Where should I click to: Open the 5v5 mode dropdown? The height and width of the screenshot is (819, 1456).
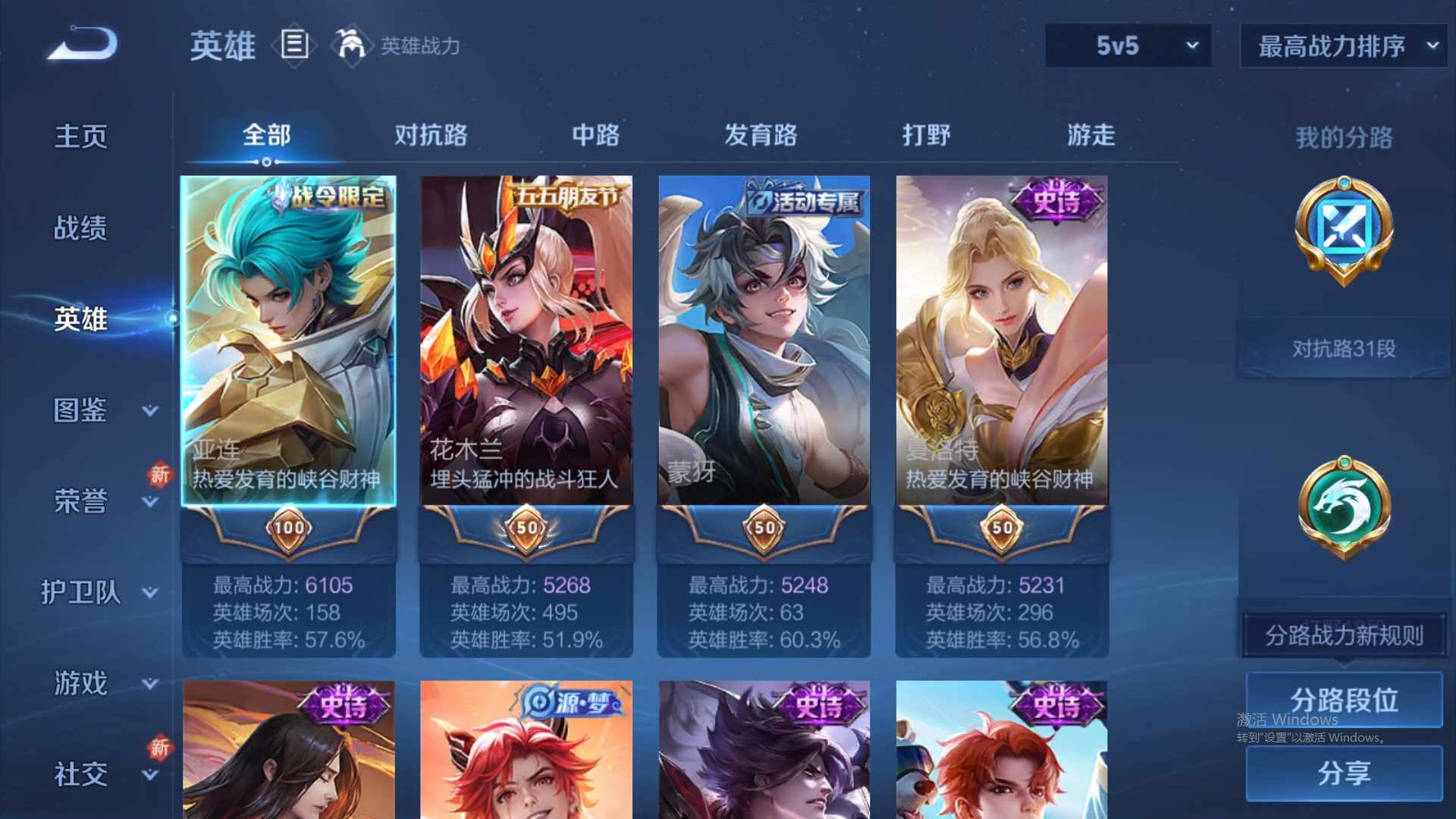tap(1128, 45)
